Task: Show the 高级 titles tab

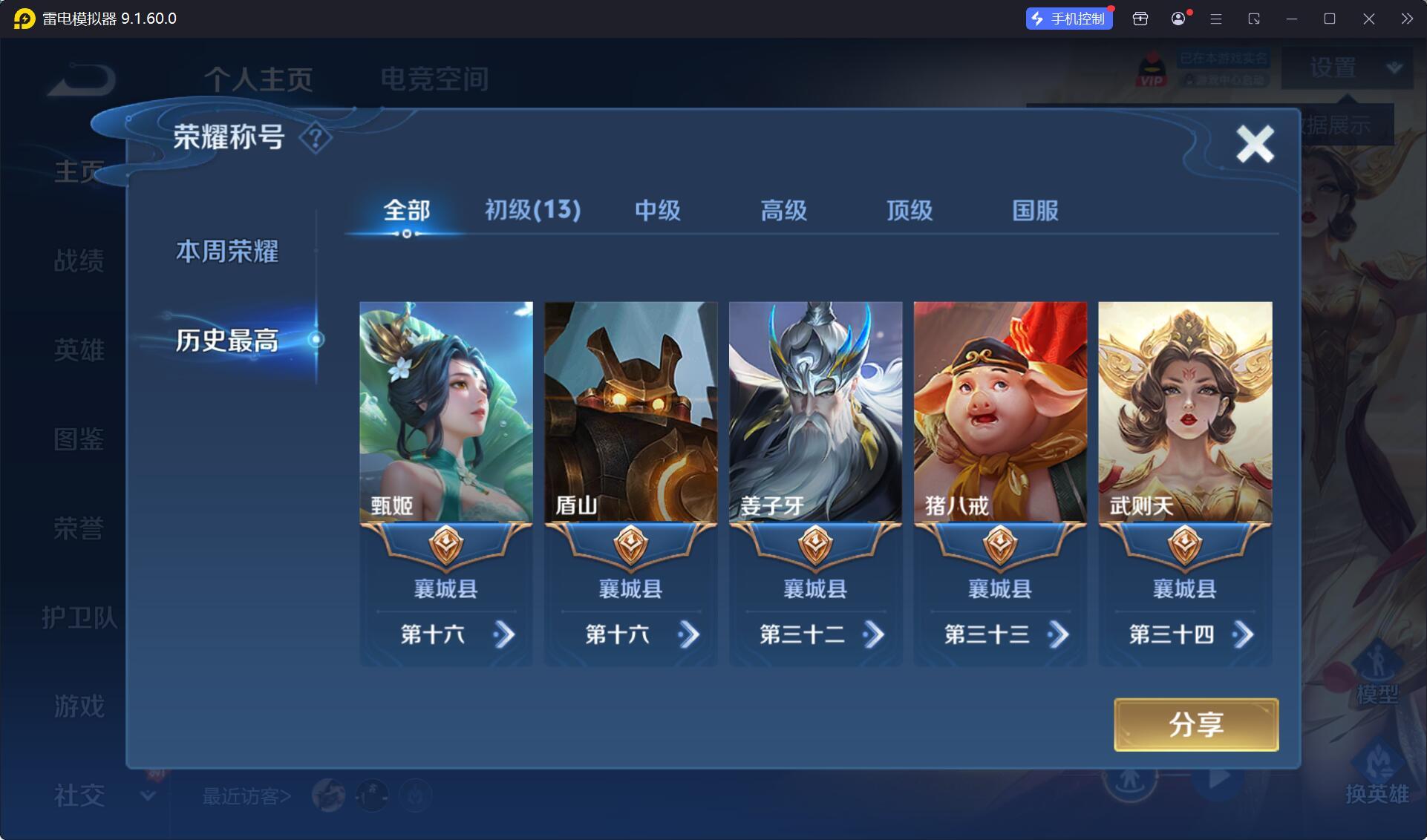Action: point(783,211)
